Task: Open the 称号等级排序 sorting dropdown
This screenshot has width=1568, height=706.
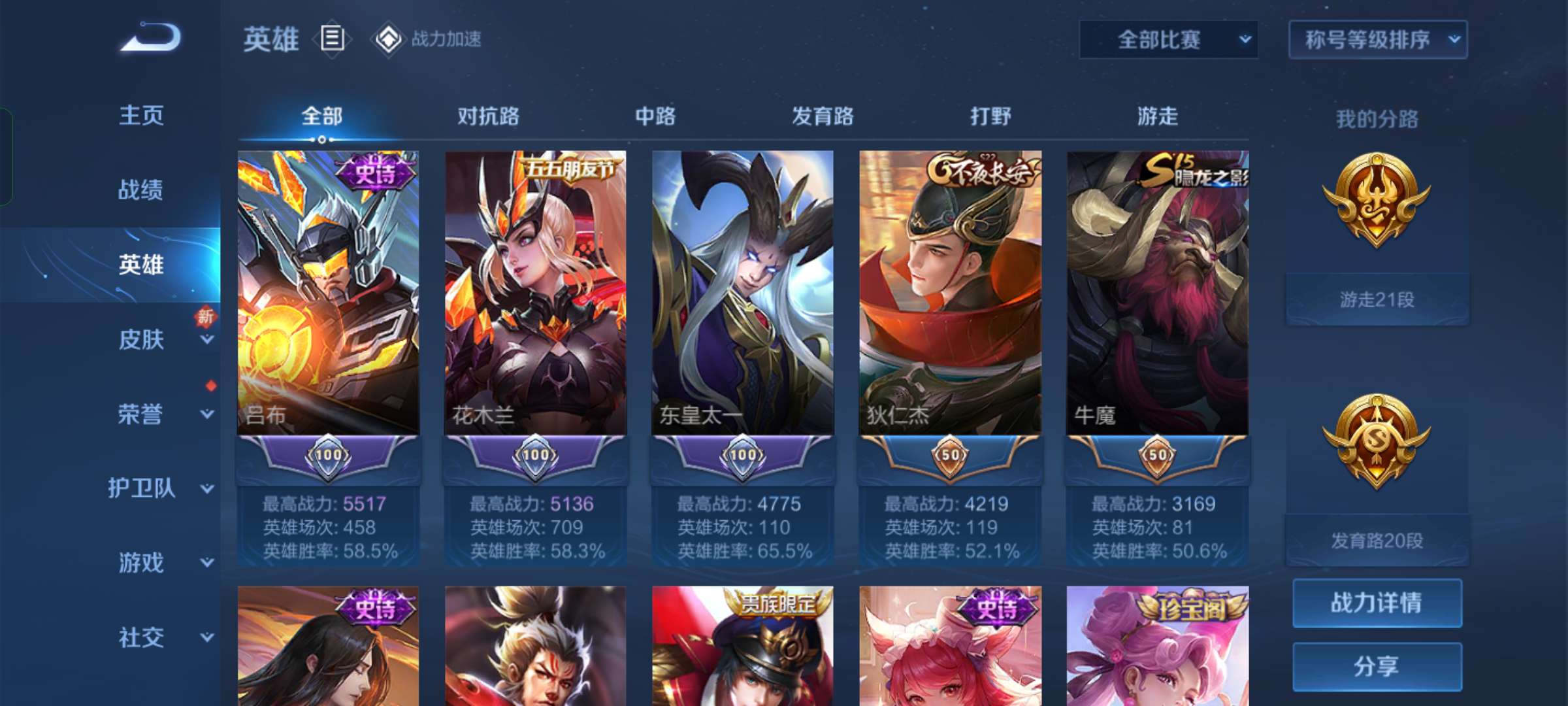Action: (1377, 39)
